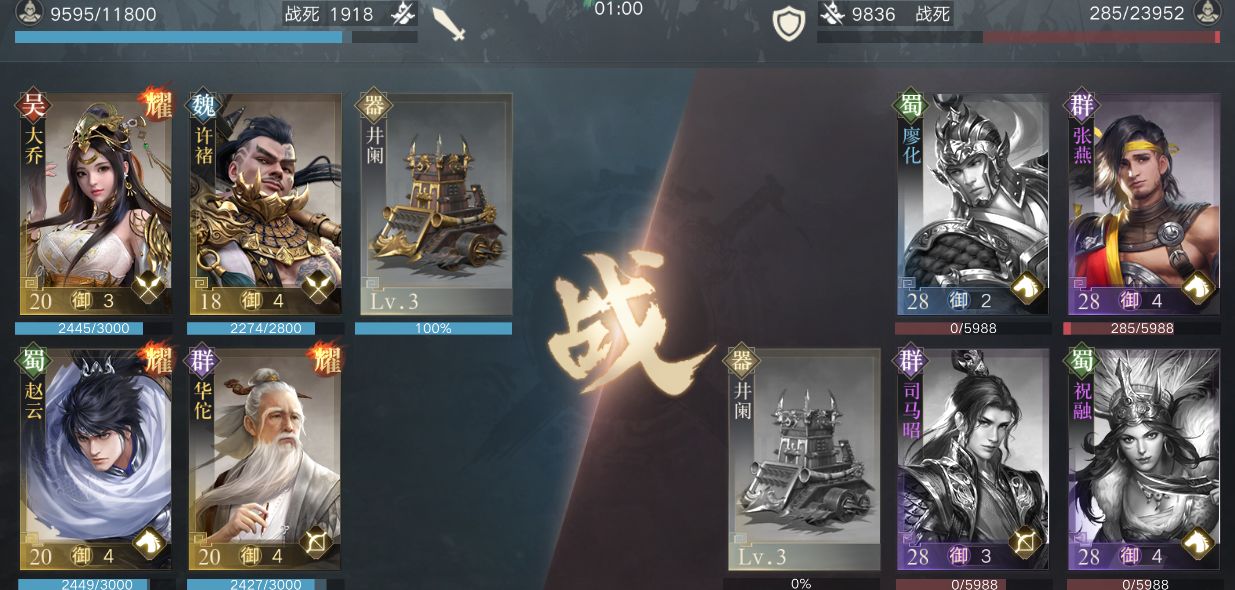Open the enemy 张燕 card

[x=1144, y=204]
